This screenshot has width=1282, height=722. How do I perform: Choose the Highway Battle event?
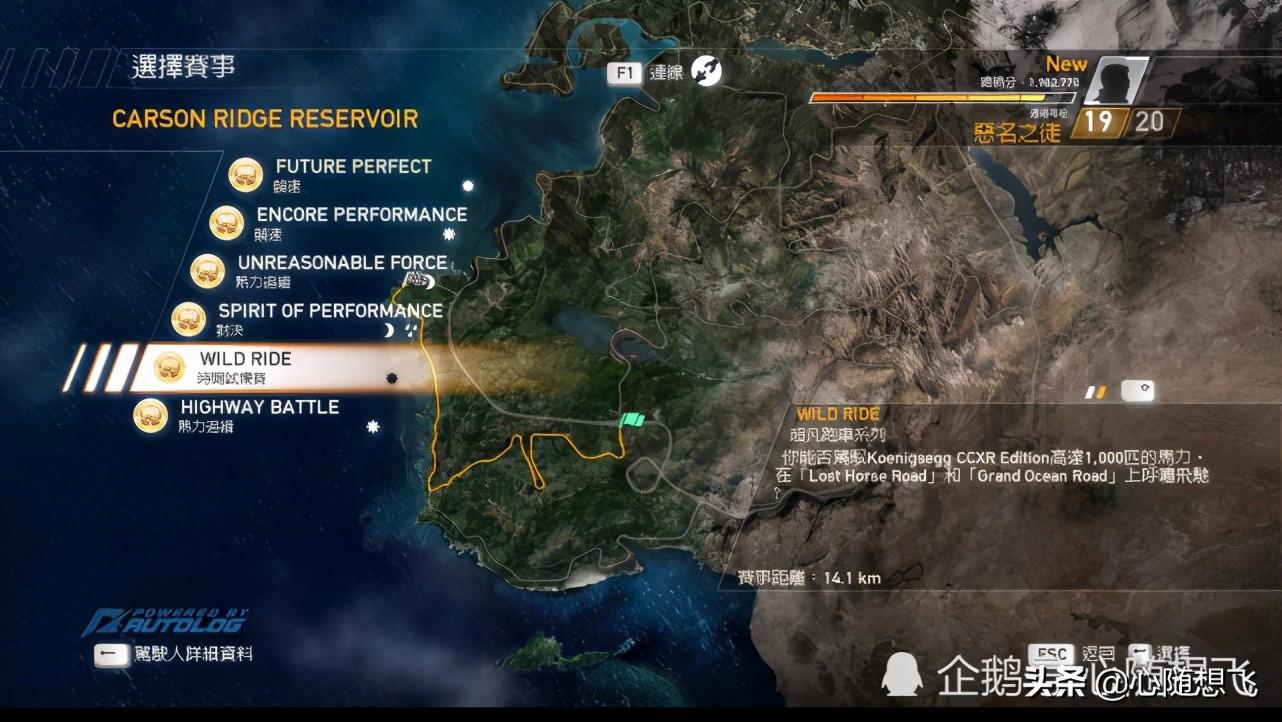pos(259,407)
